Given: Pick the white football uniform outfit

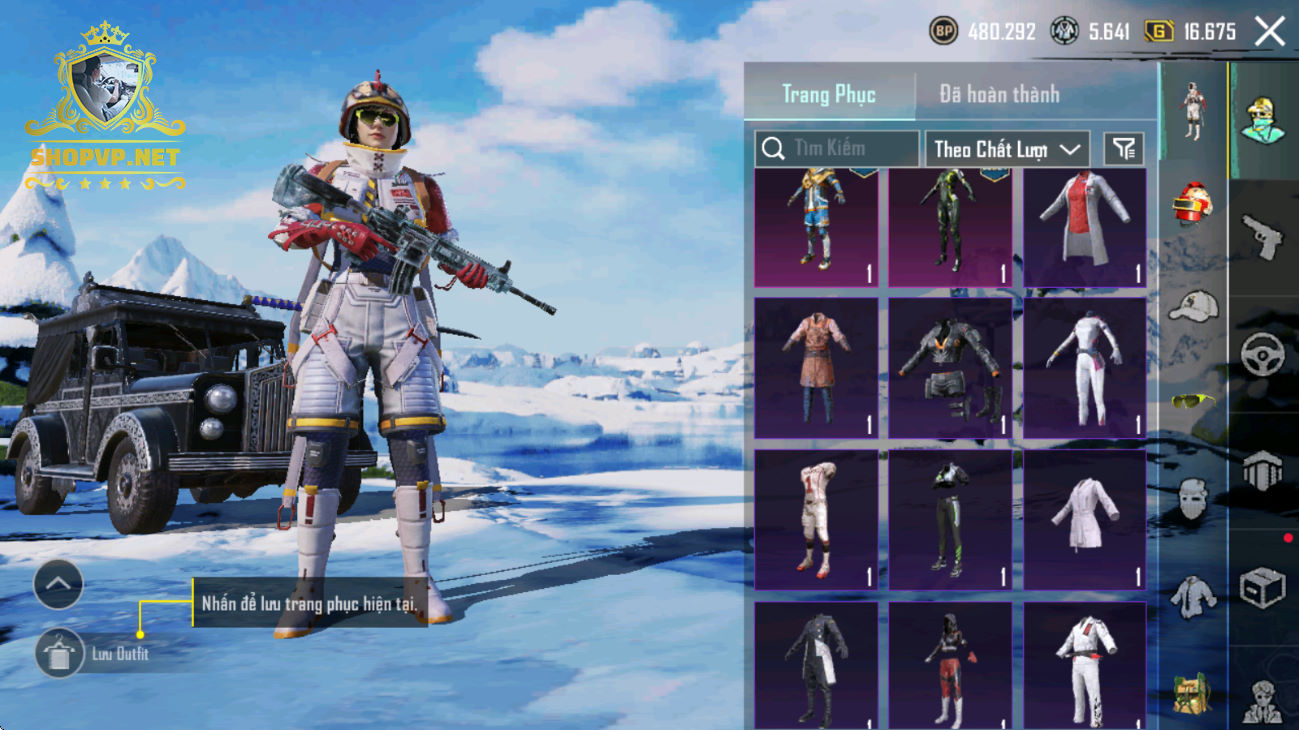Looking at the screenshot, I should coord(816,520).
